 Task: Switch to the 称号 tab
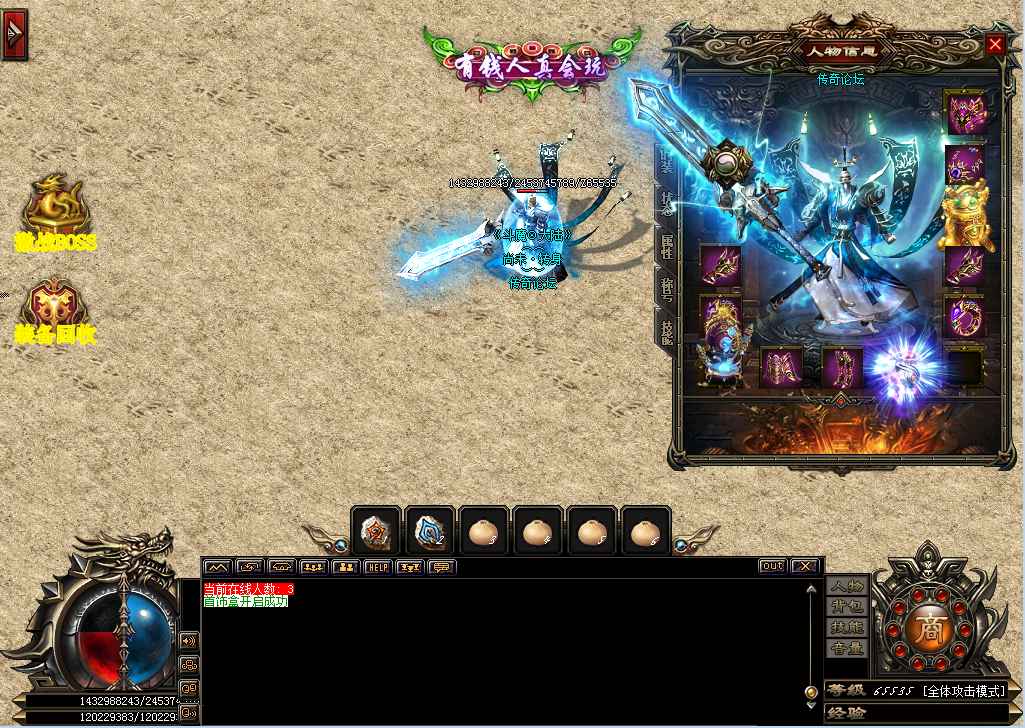(x=667, y=288)
